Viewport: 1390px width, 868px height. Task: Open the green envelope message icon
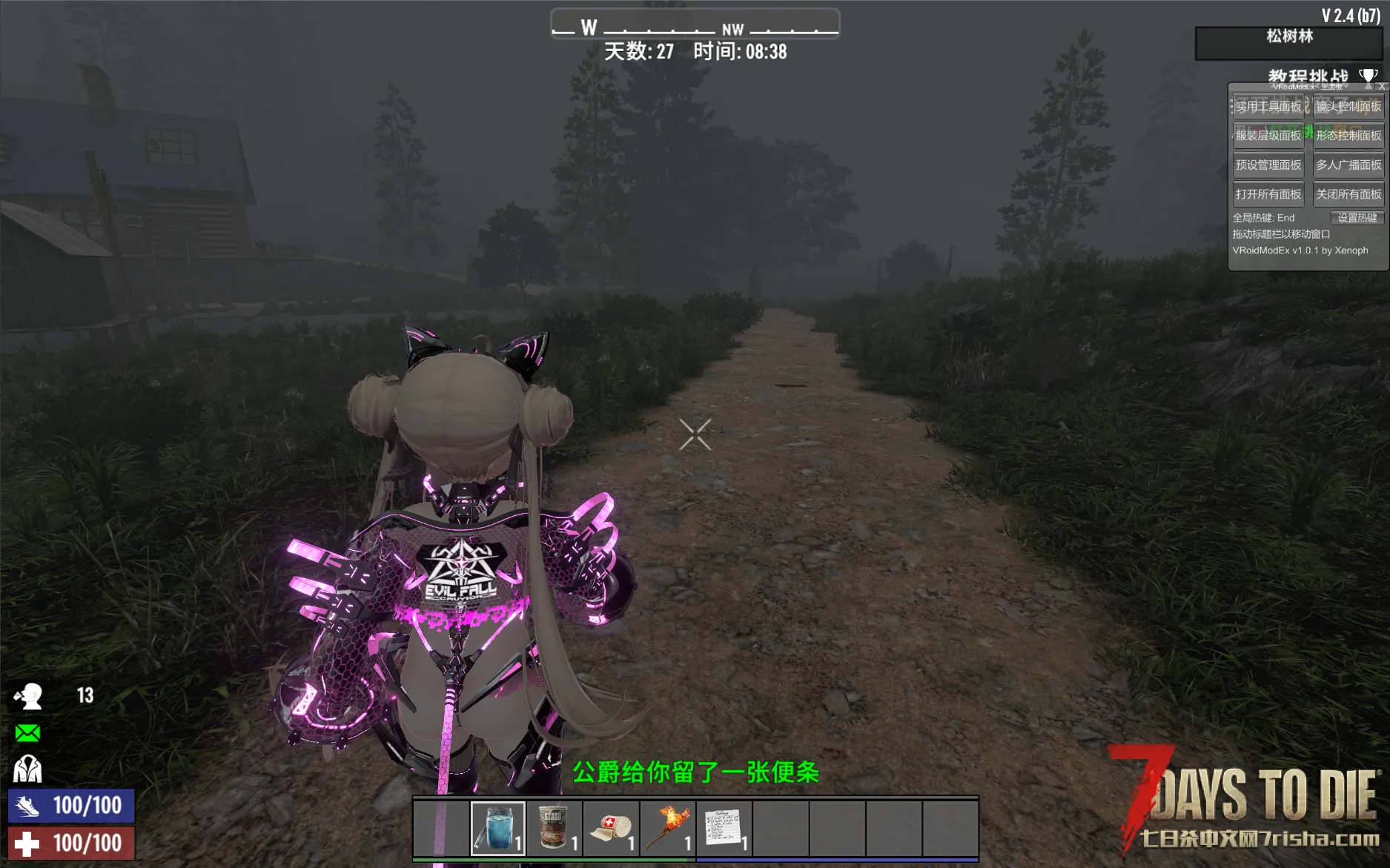27,733
